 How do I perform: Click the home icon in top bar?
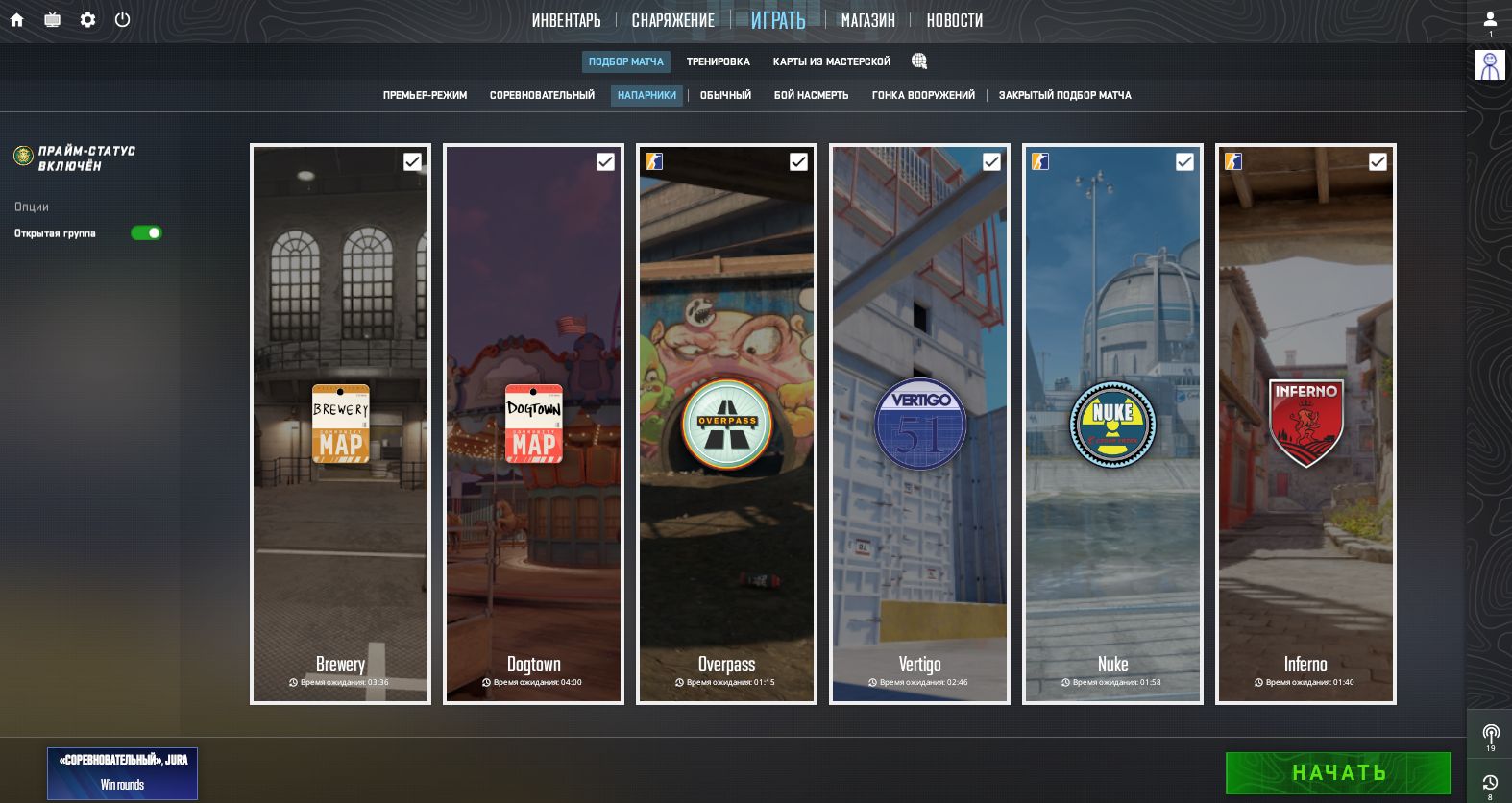[16, 19]
